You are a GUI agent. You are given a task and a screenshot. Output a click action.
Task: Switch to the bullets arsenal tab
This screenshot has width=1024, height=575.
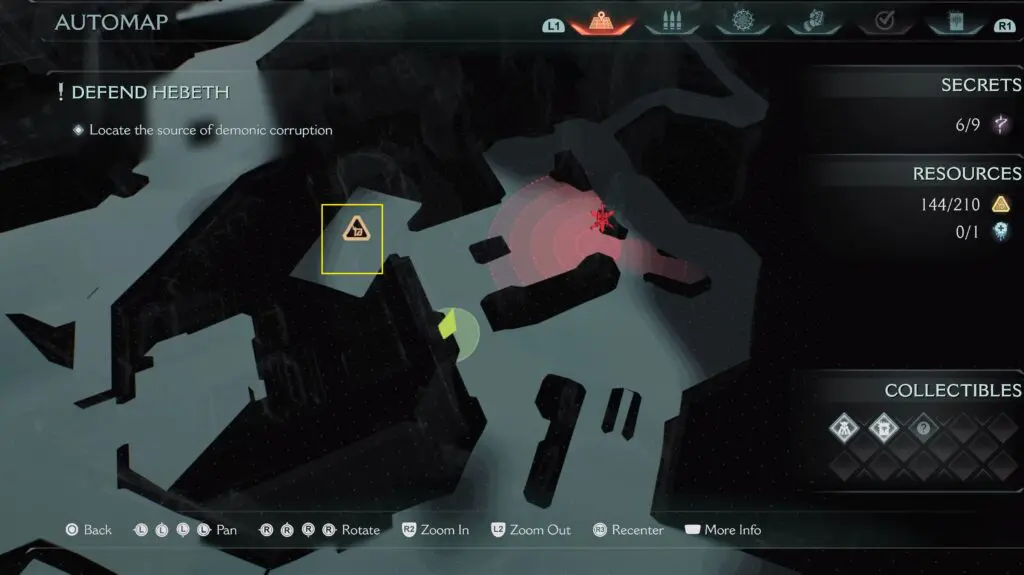click(x=672, y=22)
